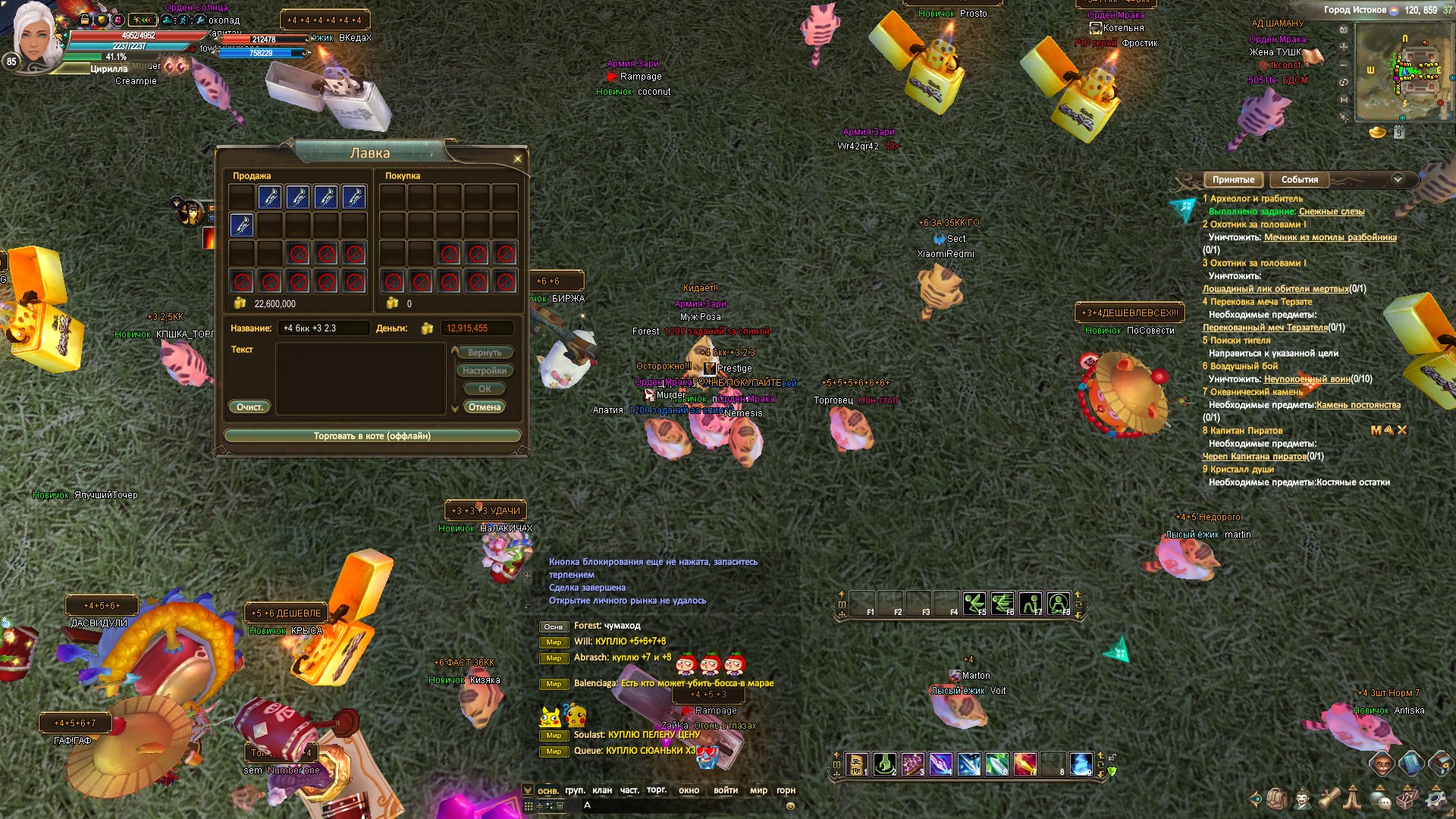
Task: Switch quest tracker to События tab
Action: (x=1299, y=180)
